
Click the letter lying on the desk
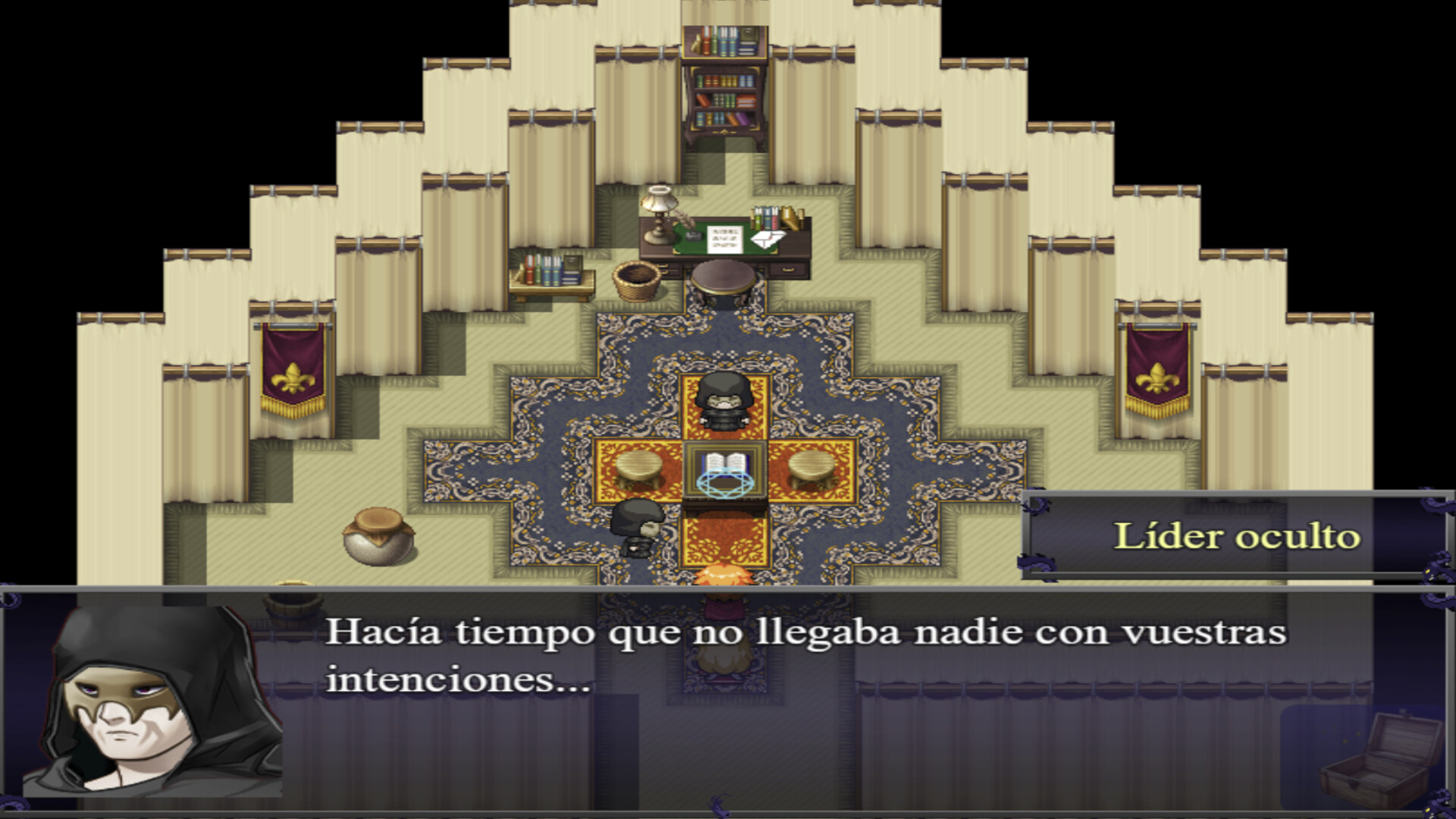click(766, 239)
